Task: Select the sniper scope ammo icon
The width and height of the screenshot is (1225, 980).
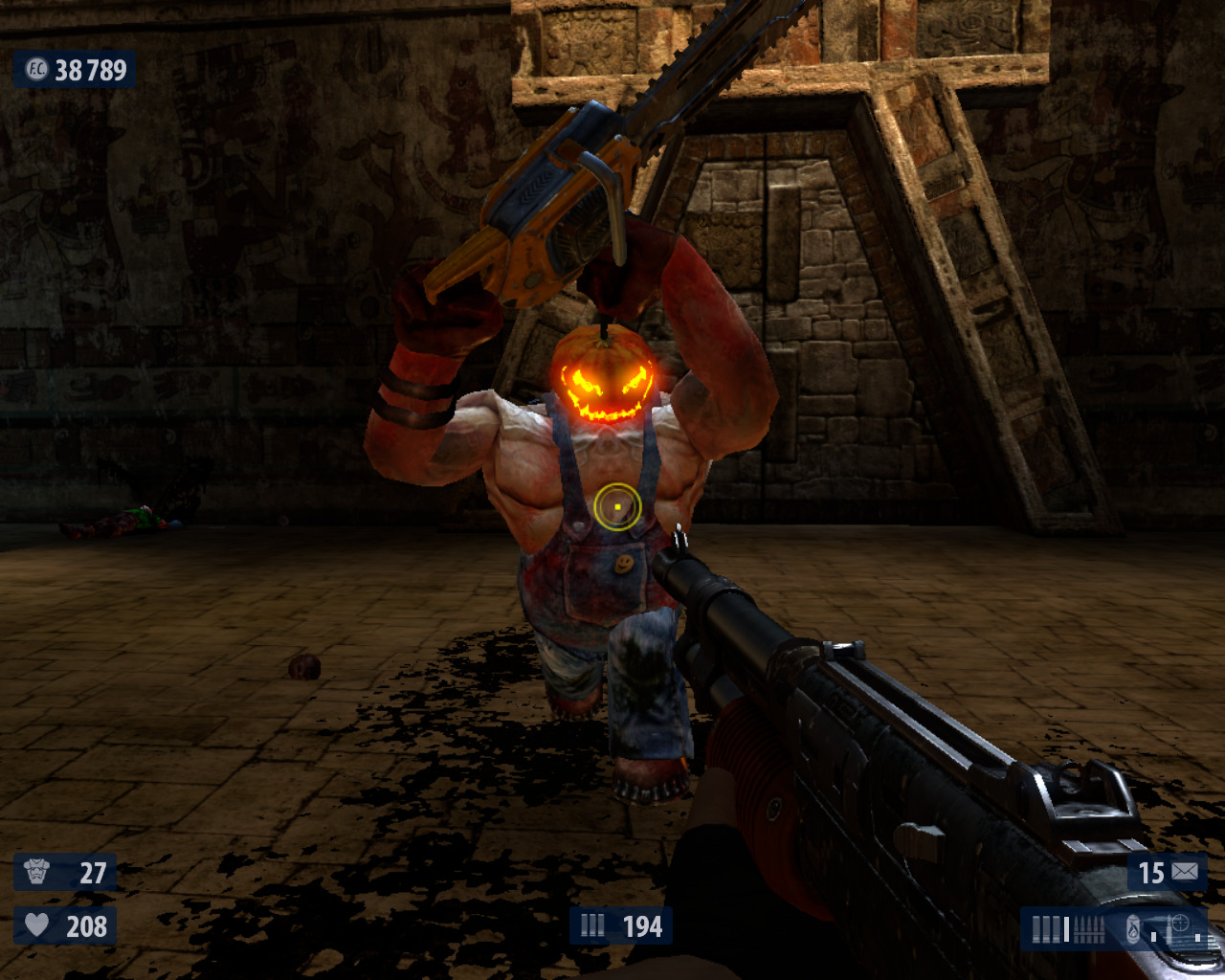Action: click(x=1180, y=924)
